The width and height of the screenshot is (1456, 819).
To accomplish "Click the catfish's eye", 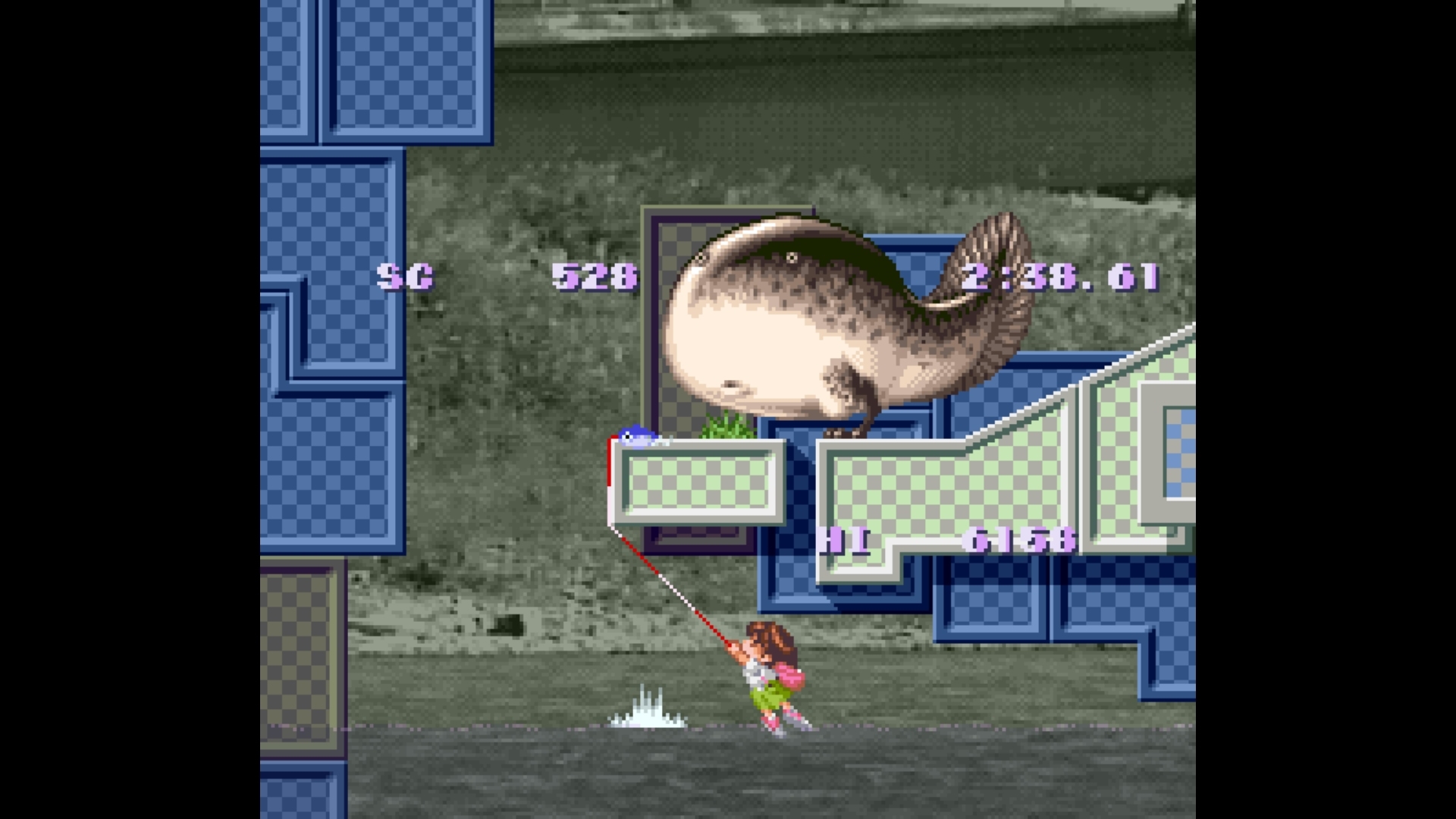I will pos(794,256).
